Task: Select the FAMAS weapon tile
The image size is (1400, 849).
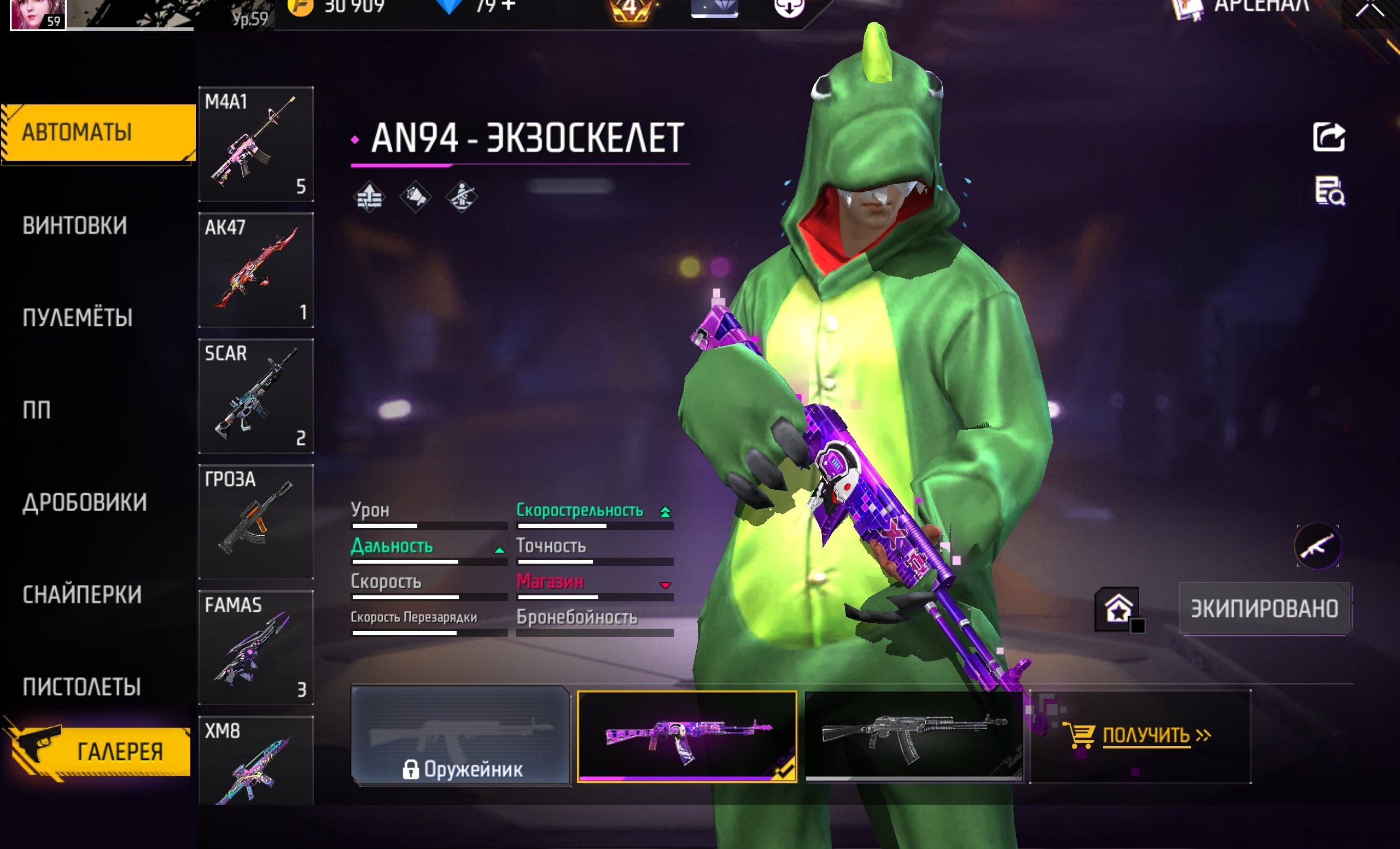Action: tap(256, 647)
